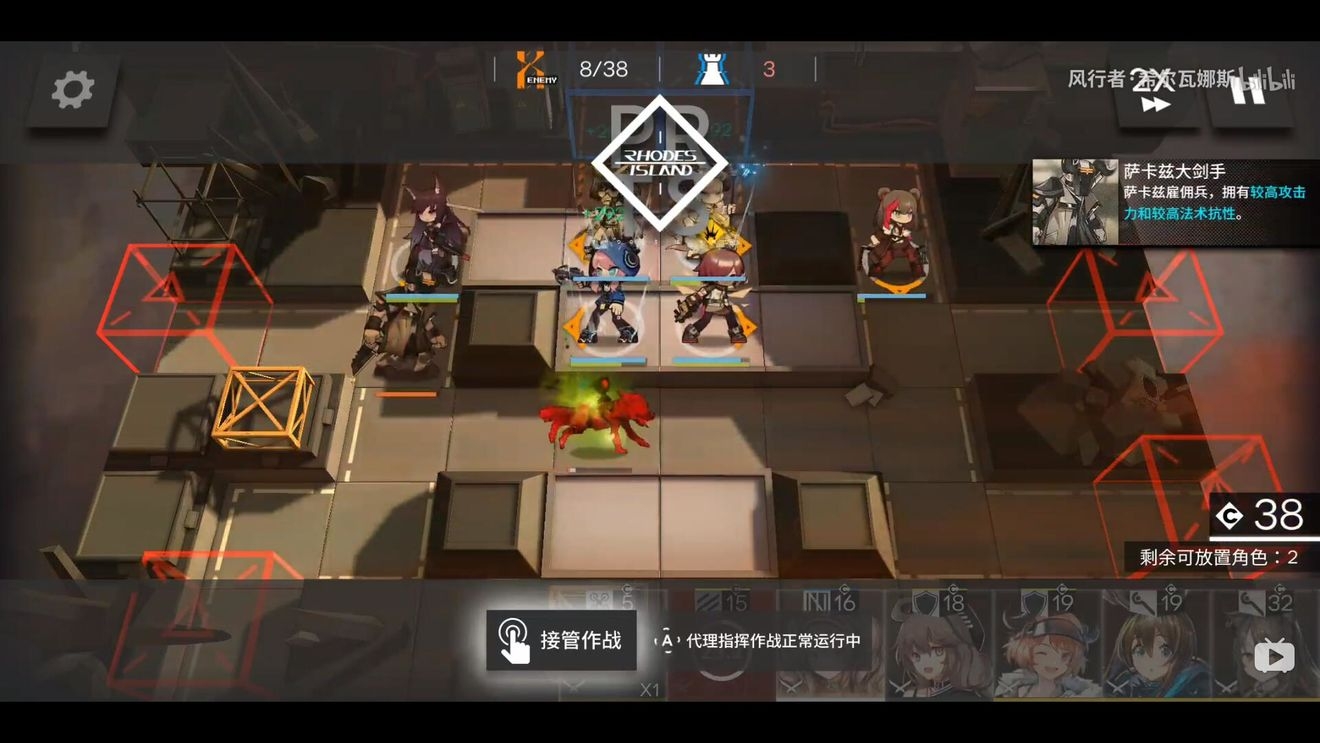This screenshot has width=1320, height=743.
Task: Click the bilibili TV play icon
Action: (x=1274, y=656)
